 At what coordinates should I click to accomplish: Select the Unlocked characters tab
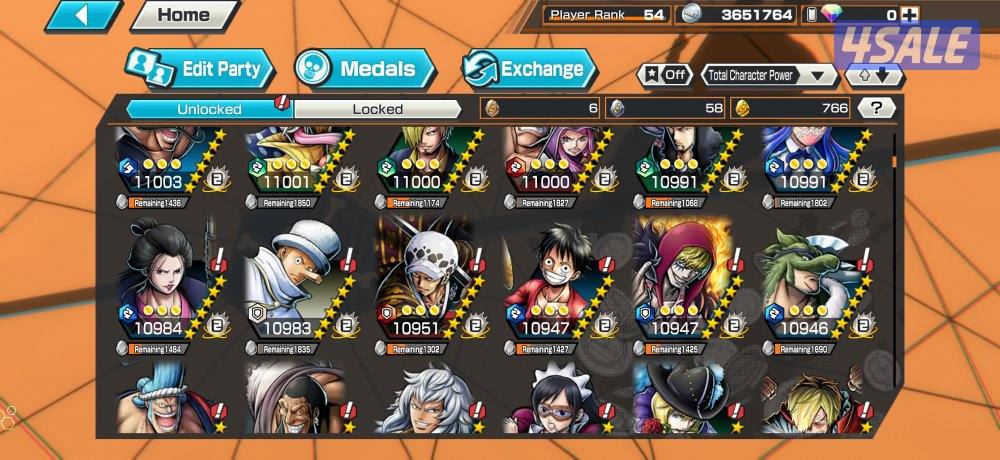click(208, 109)
